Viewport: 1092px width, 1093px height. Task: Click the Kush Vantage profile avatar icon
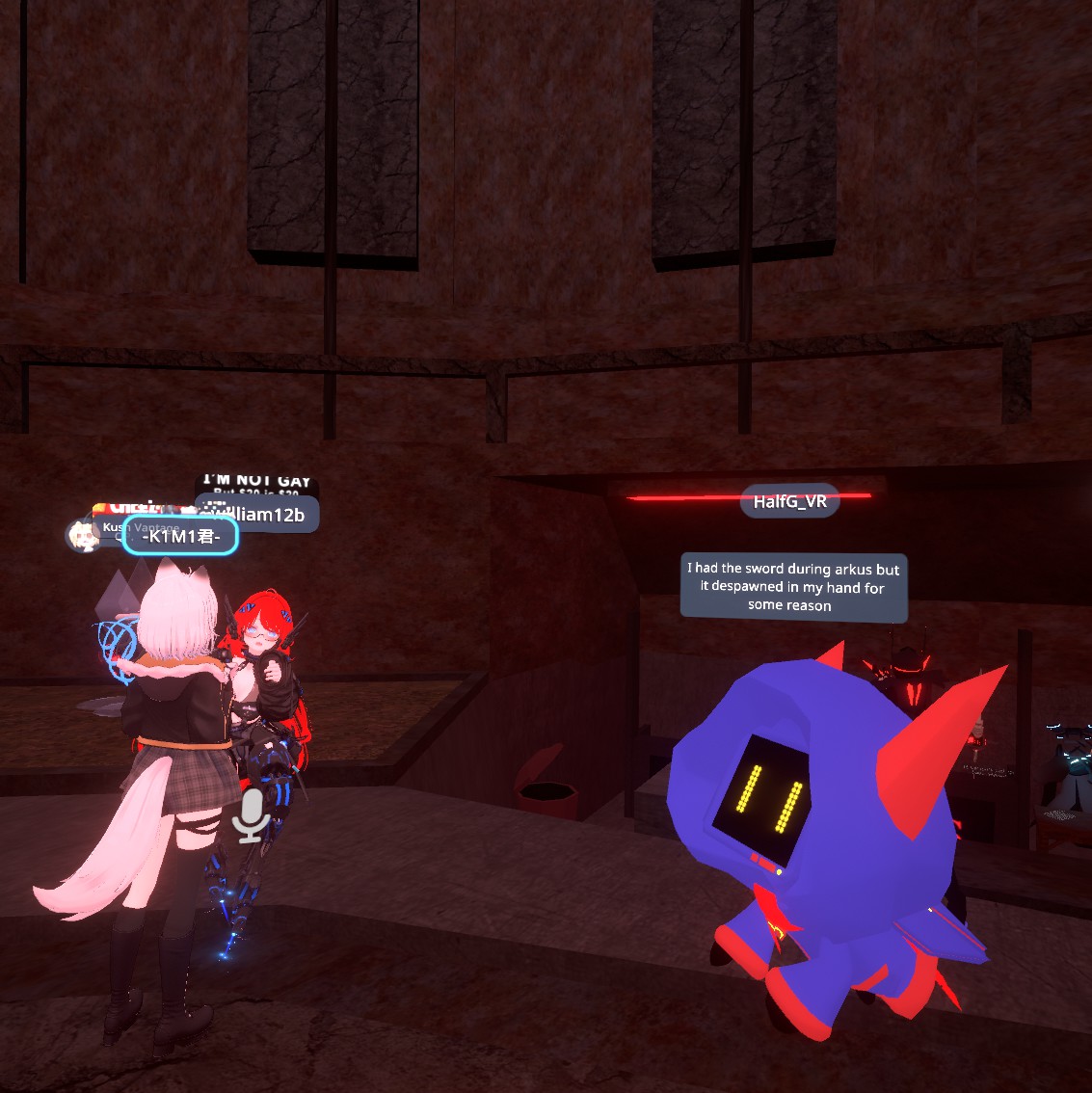point(83,535)
